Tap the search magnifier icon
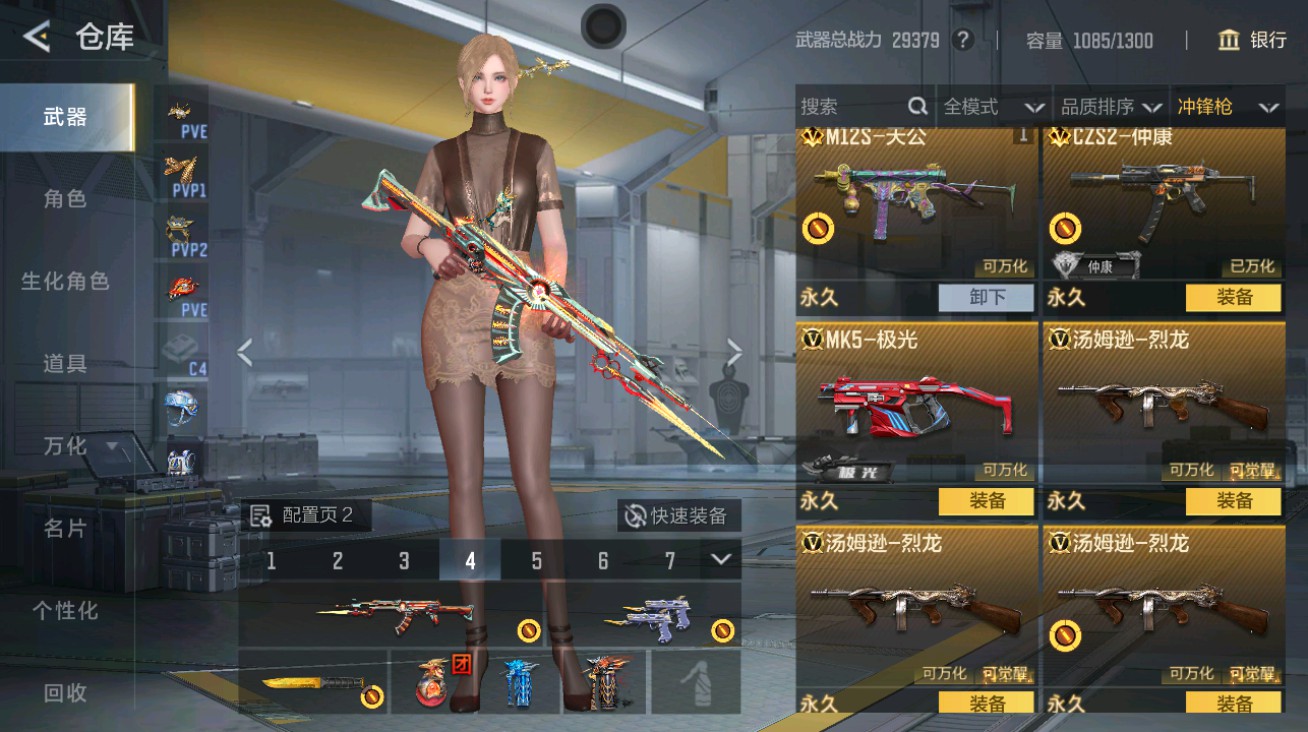The height and width of the screenshot is (732, 1308). coord(917,106)
